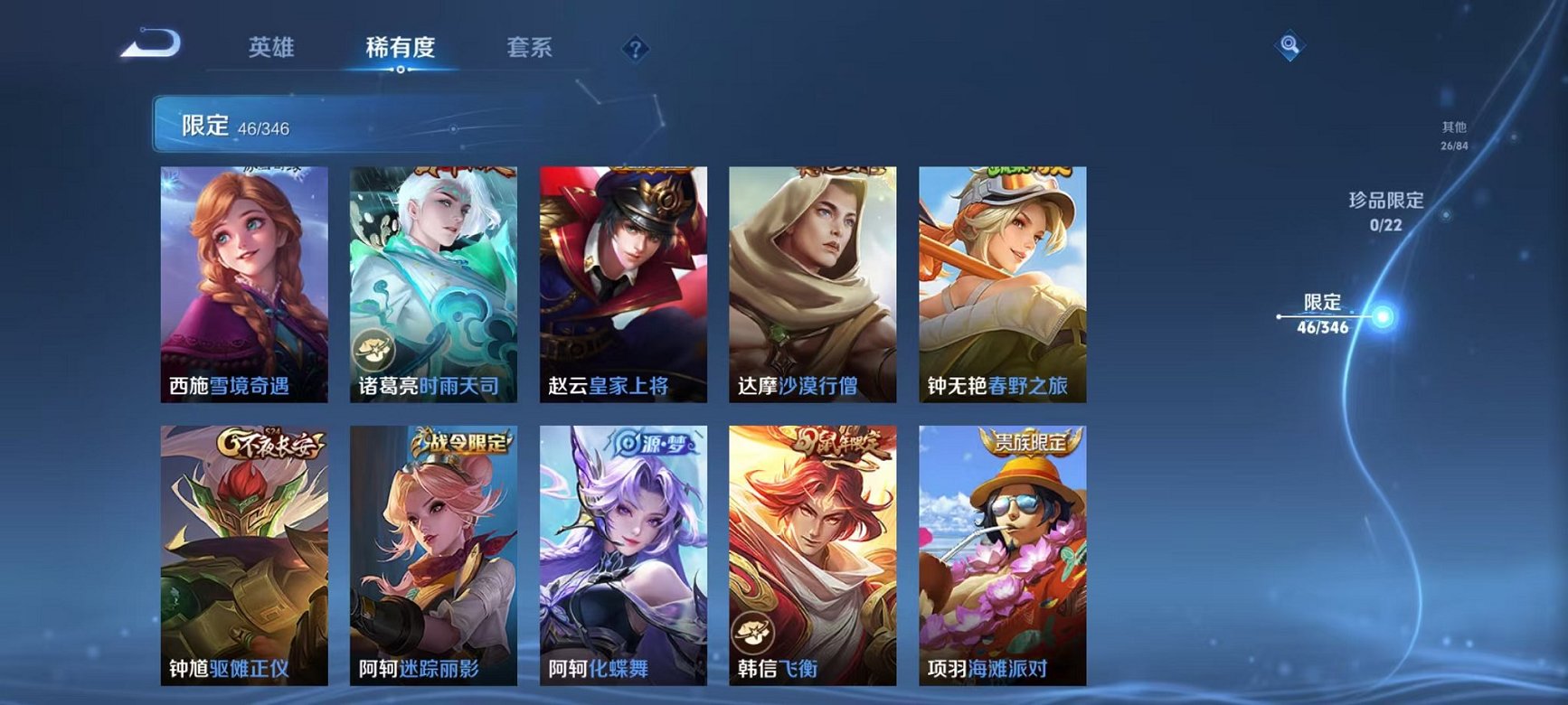Screen dimensions: 1568x705
Task: Click the 贵族限定 banner on Xiang Yu's card
Action: coord(1032,441)
